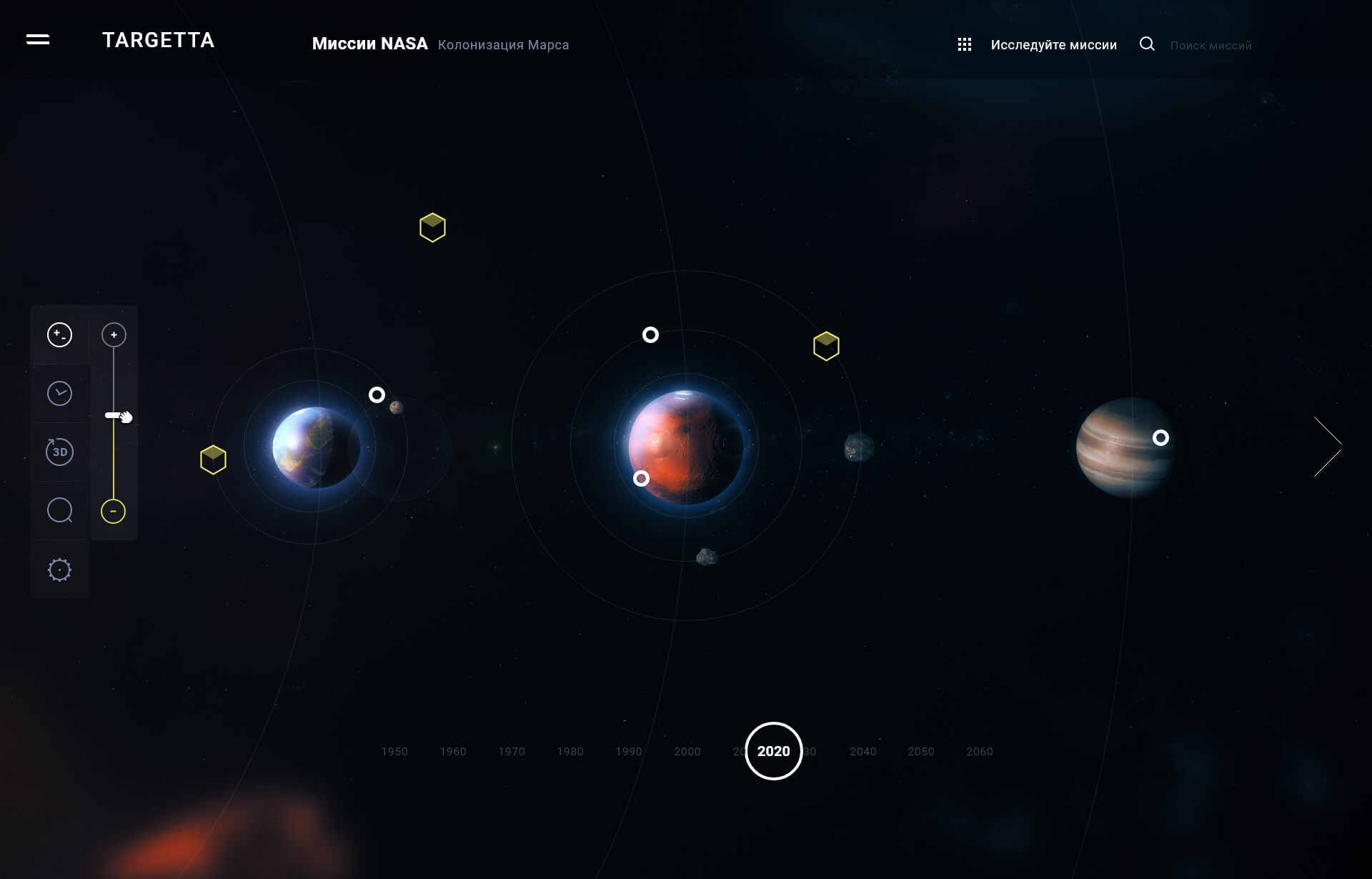
Task: Open the gear settings tool
Action: coord(59,570)
